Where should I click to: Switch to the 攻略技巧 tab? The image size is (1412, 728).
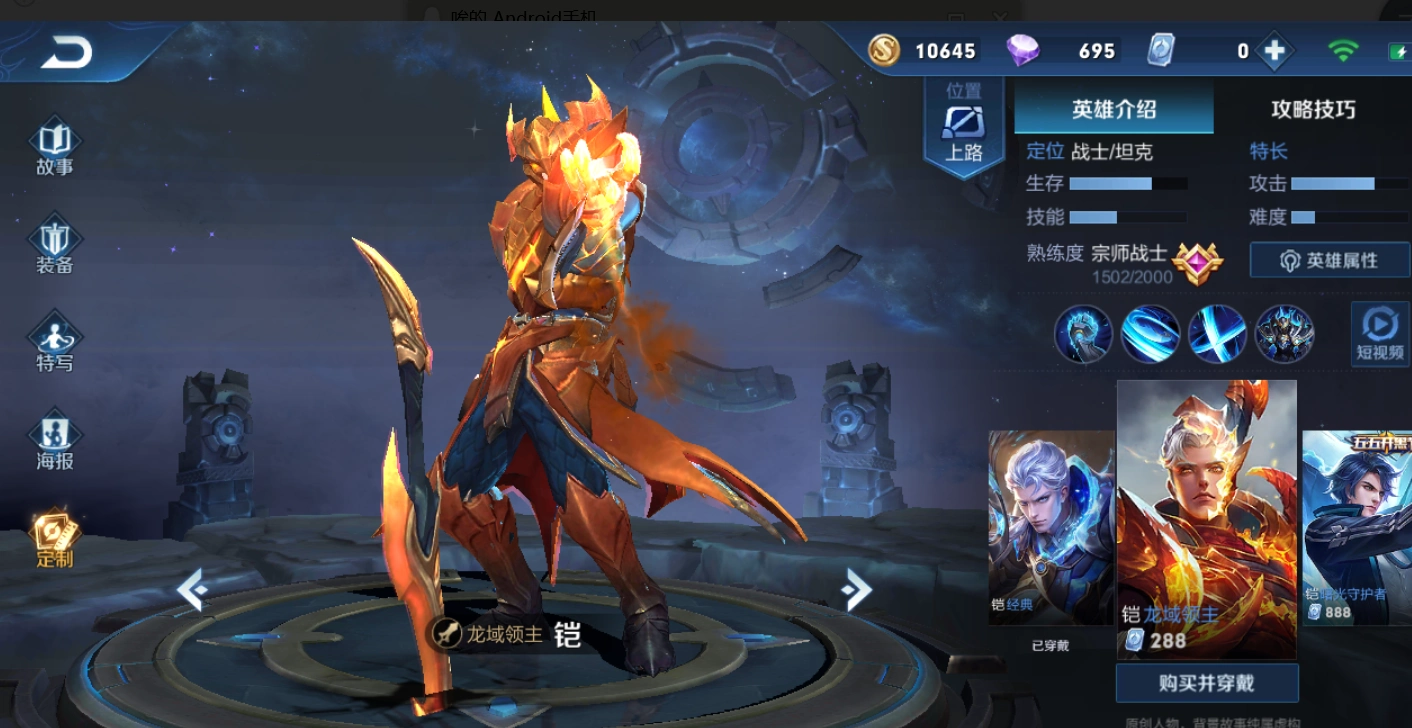point(1313,109)
